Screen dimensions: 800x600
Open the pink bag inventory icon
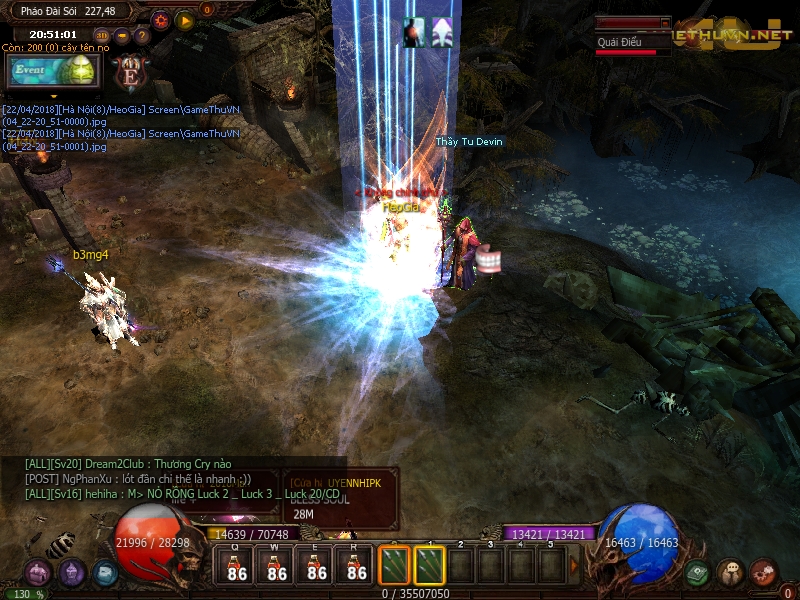pos(38,573)
